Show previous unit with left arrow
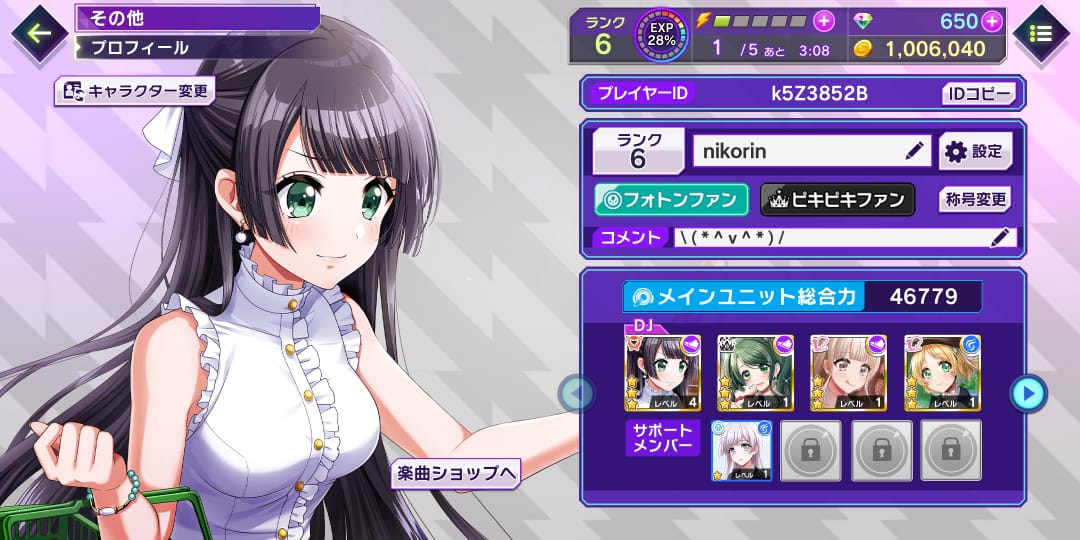 pyautogui.click(x=576, y=393)
